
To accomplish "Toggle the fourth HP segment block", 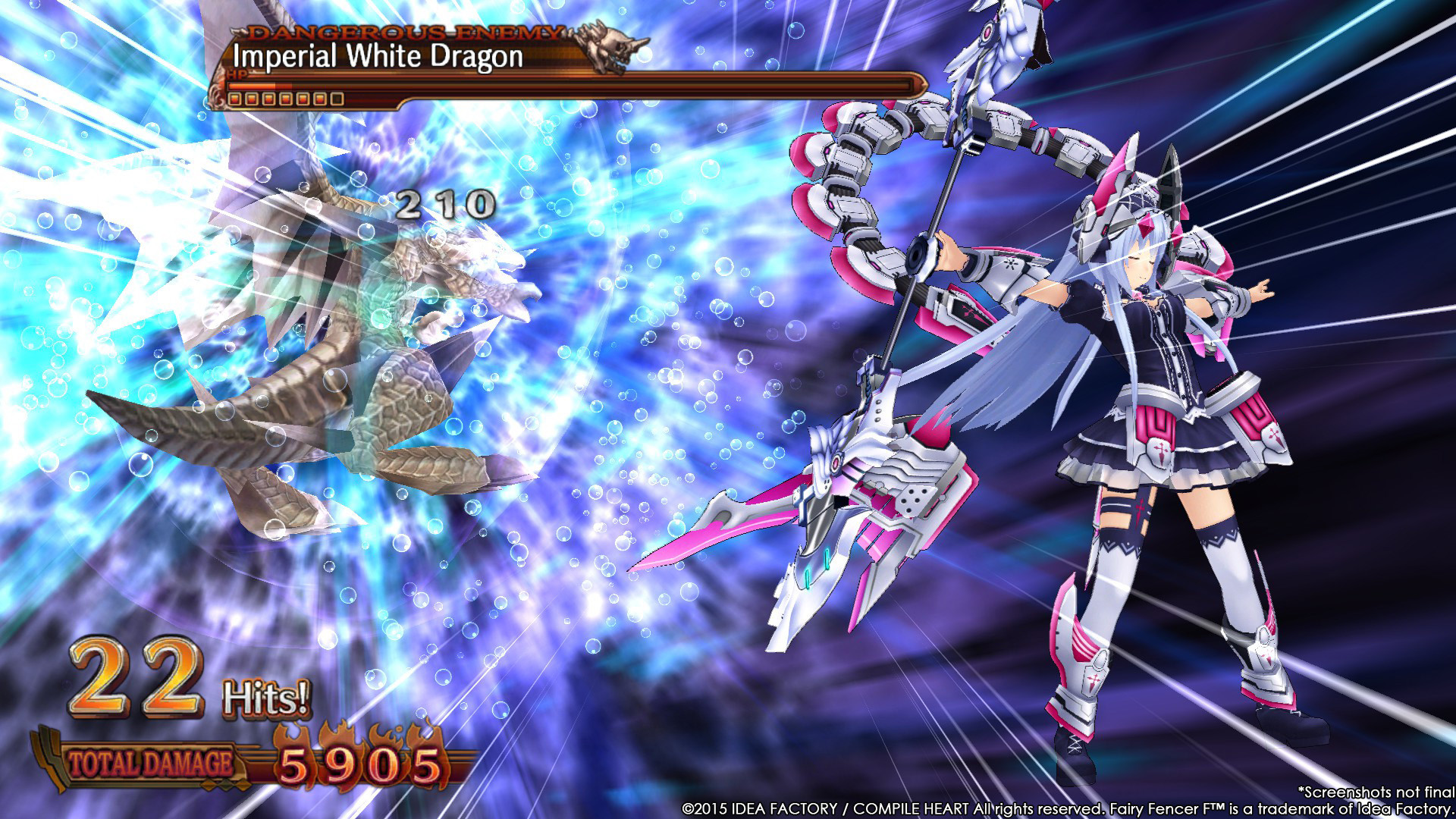I will 285,99.
